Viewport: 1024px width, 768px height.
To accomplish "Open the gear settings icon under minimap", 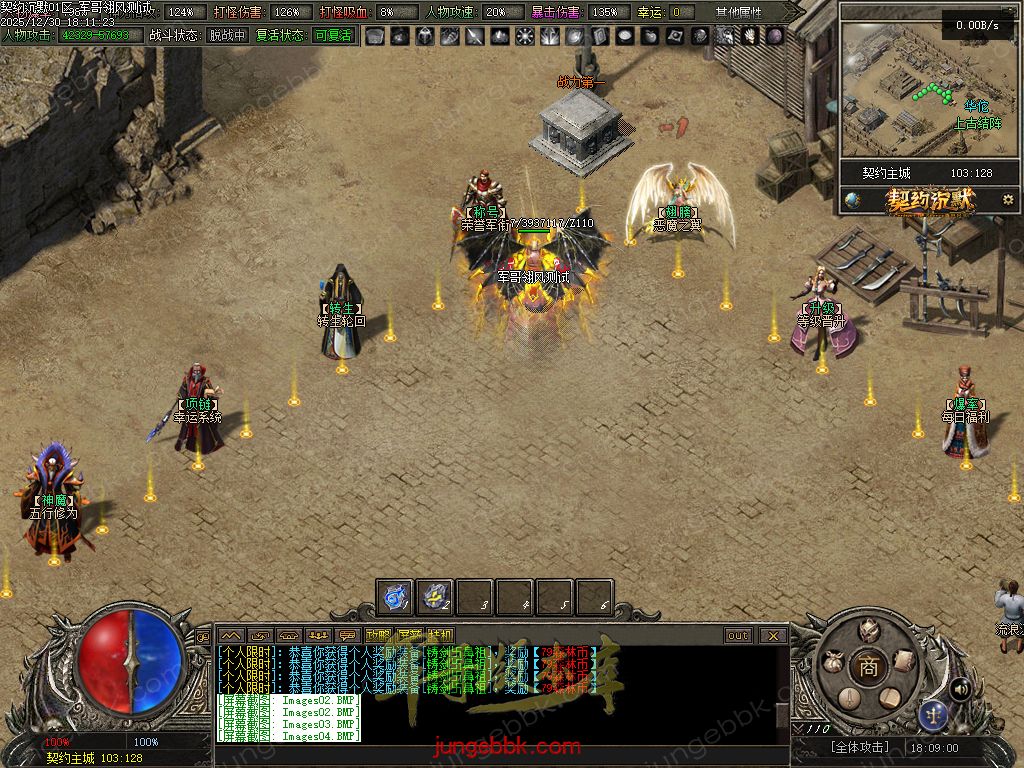I will 1007,200.
